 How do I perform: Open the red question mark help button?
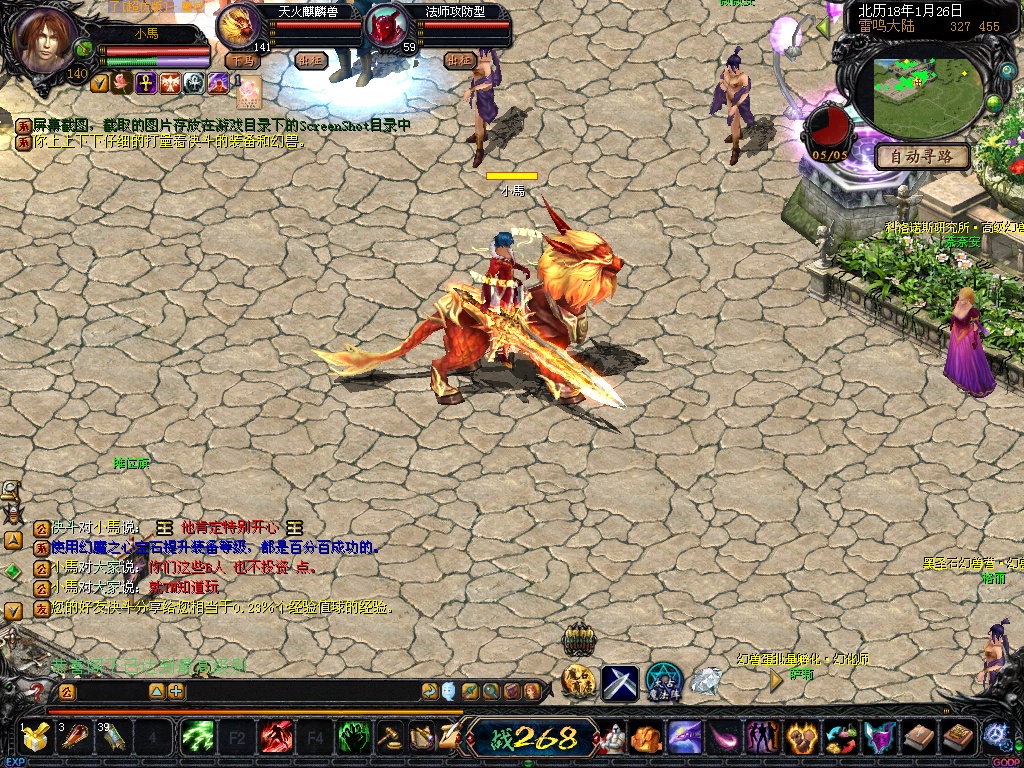click(x=38, y=691)
